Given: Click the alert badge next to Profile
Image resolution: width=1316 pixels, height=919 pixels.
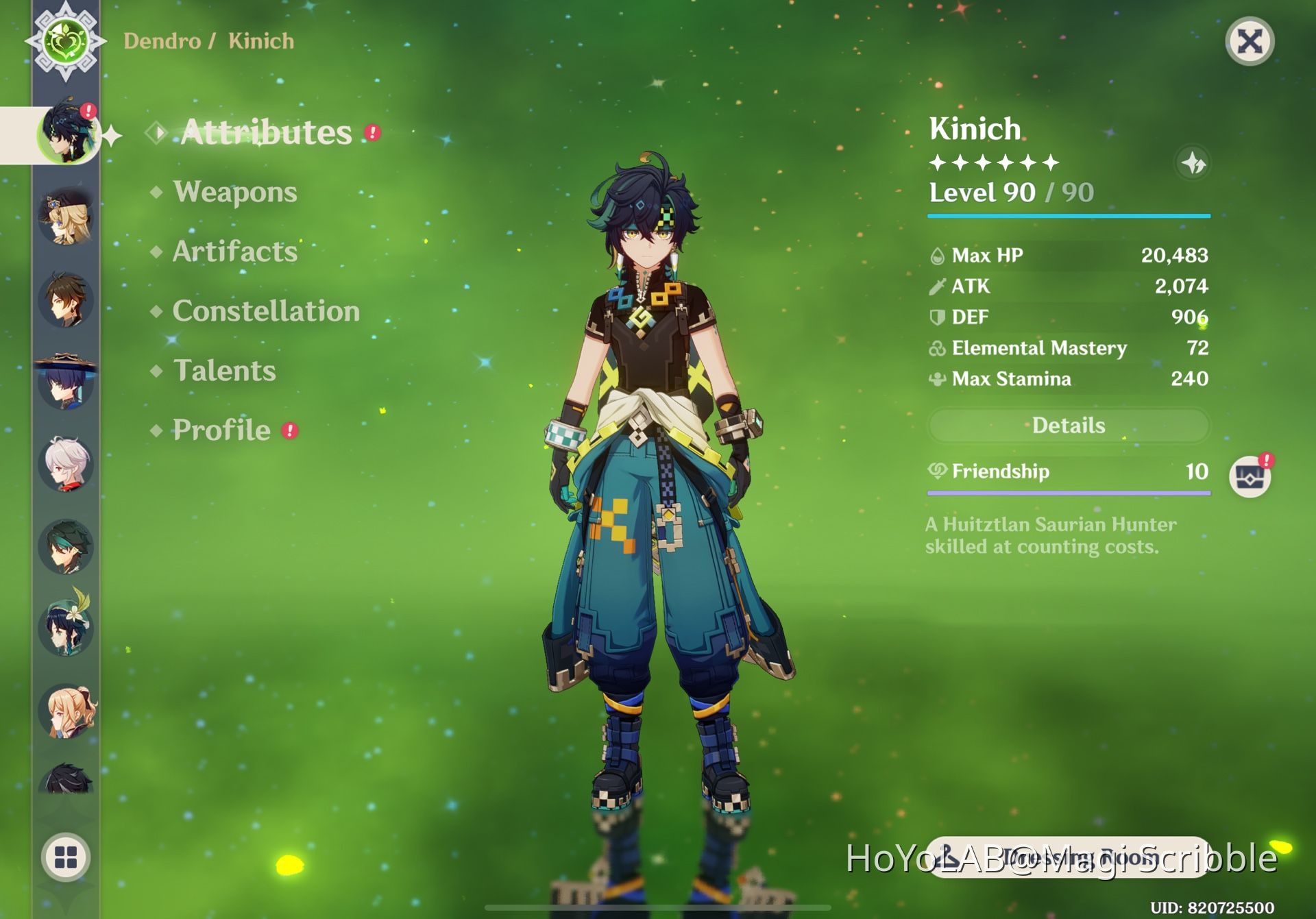Looking at the screenshot, I should 290,431.
